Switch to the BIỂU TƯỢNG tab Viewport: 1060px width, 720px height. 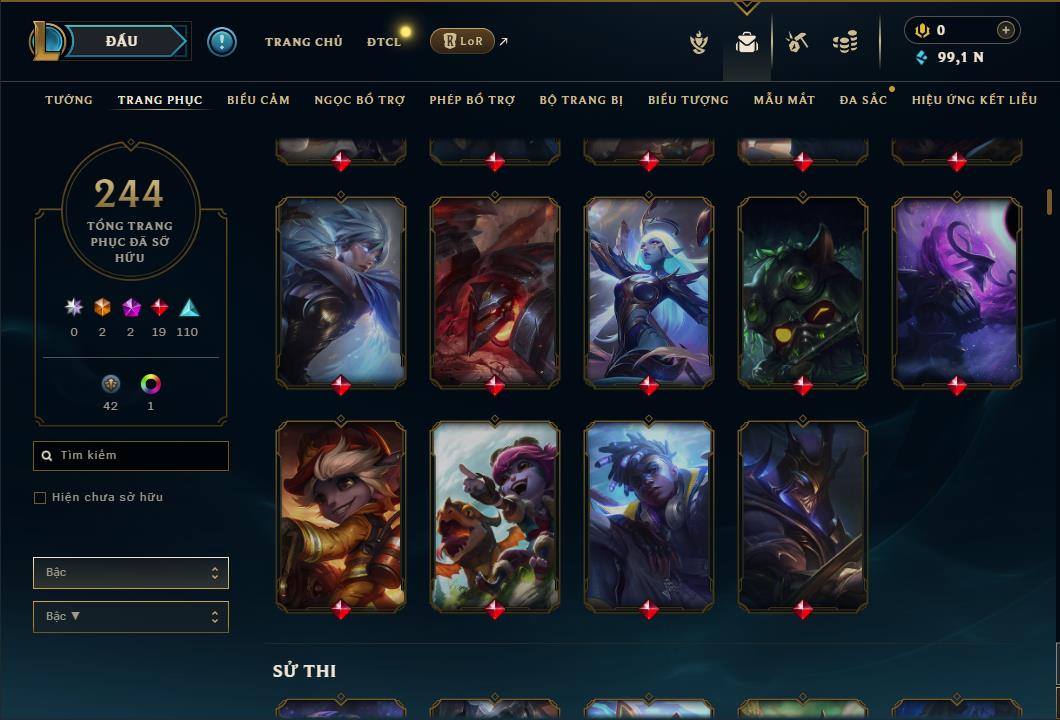688,100
